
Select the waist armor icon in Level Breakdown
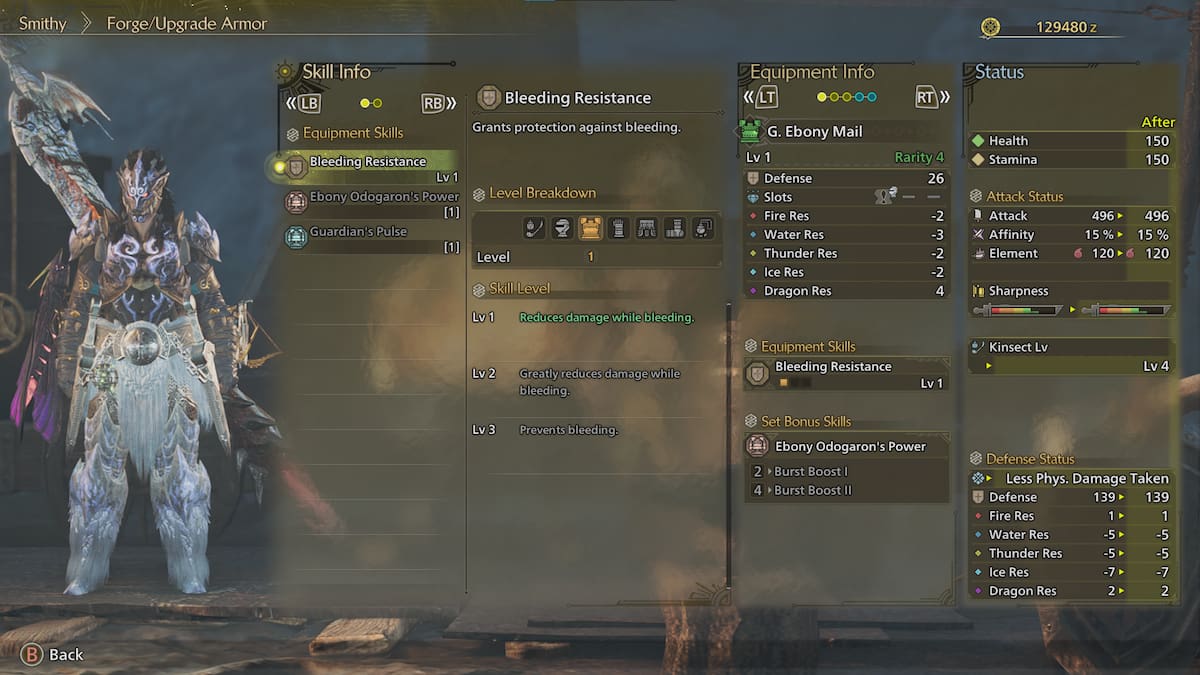tap(646, 228)
